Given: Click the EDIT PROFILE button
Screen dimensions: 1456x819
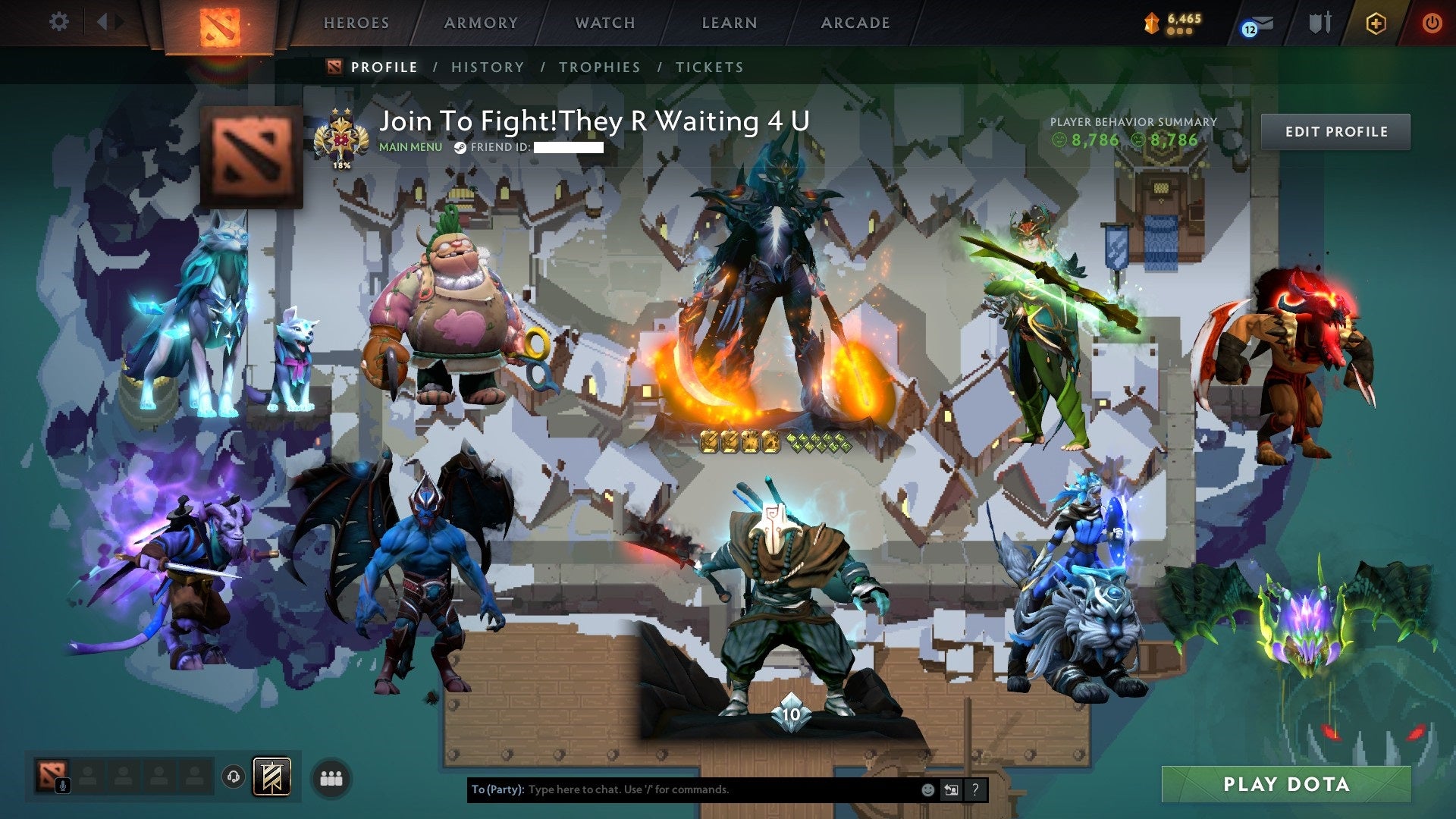Looking at the screenshot, I should coord(1335,130).
